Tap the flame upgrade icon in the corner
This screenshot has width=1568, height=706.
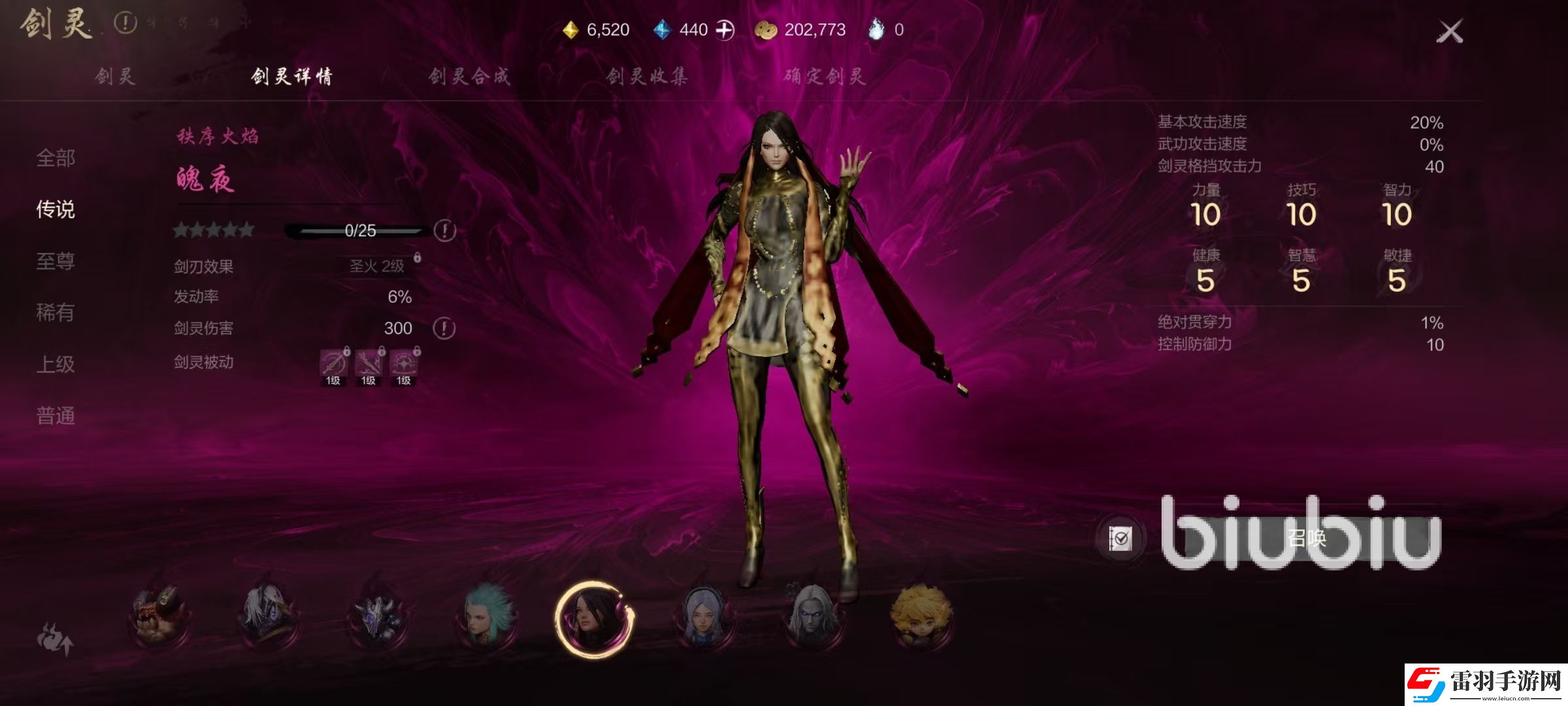click(55, 639)
